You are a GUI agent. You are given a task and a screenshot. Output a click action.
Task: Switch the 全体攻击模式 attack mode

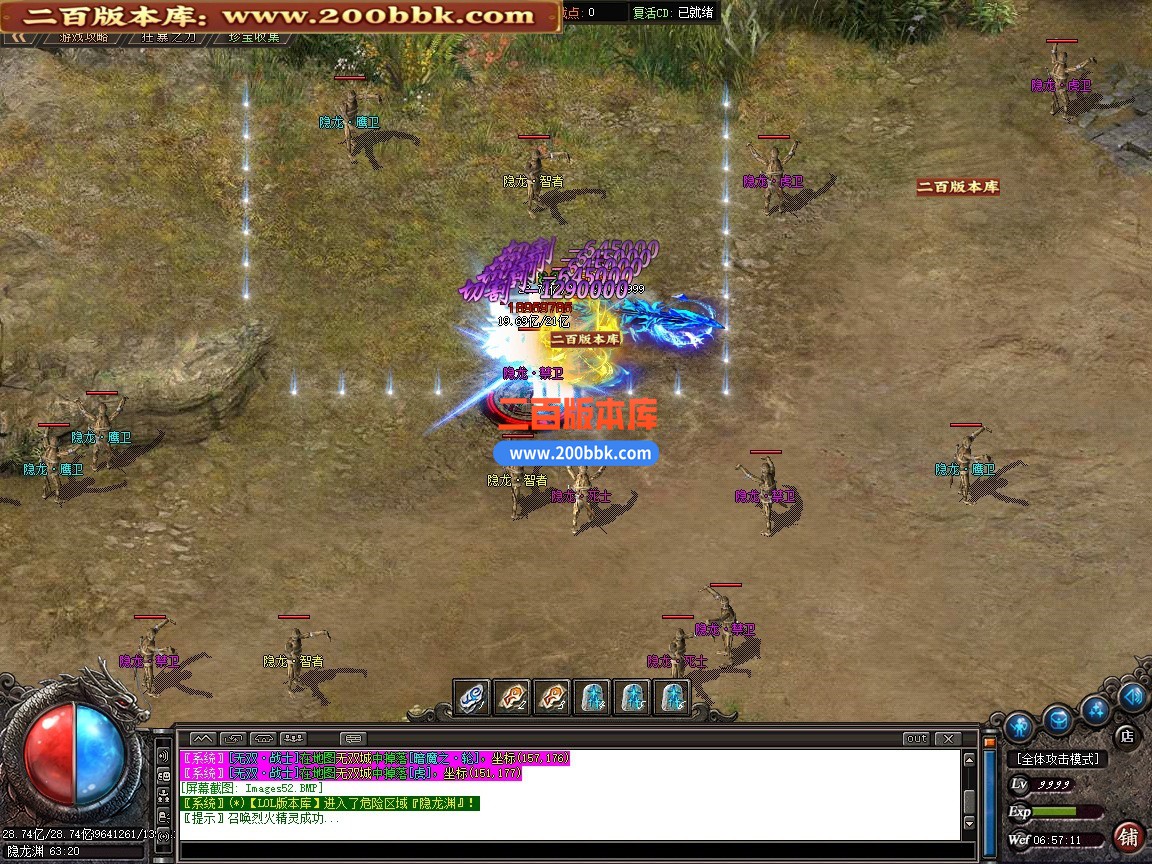pyautogui.click(x=1057, y=759)
